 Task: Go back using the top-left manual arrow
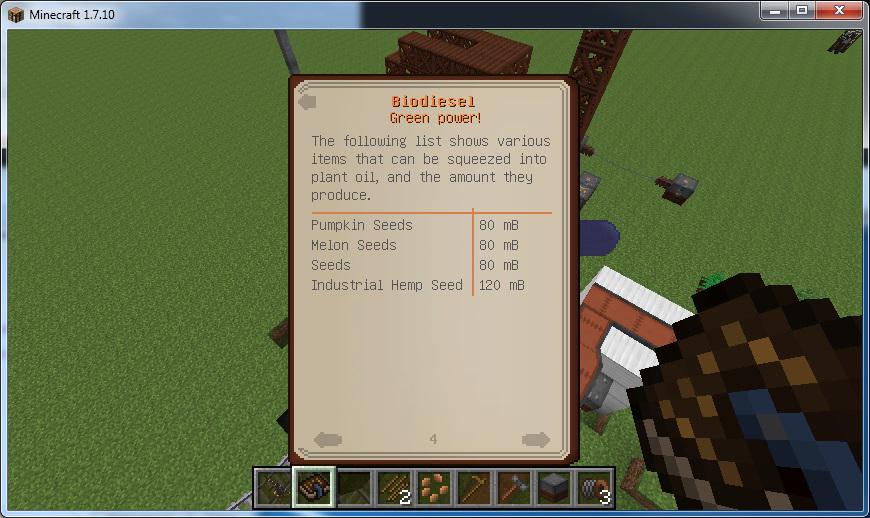click(308, 102)
